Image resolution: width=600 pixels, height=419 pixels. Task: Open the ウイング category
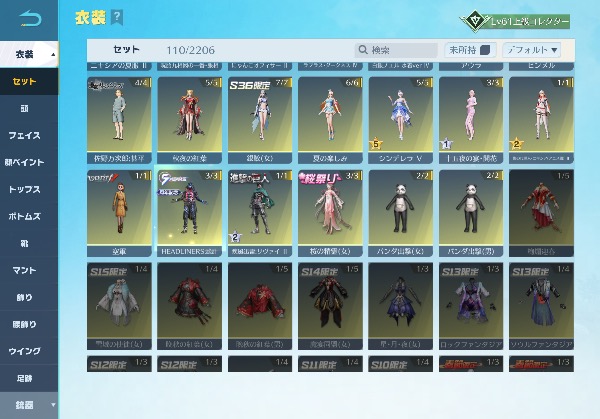click(29, 350)
